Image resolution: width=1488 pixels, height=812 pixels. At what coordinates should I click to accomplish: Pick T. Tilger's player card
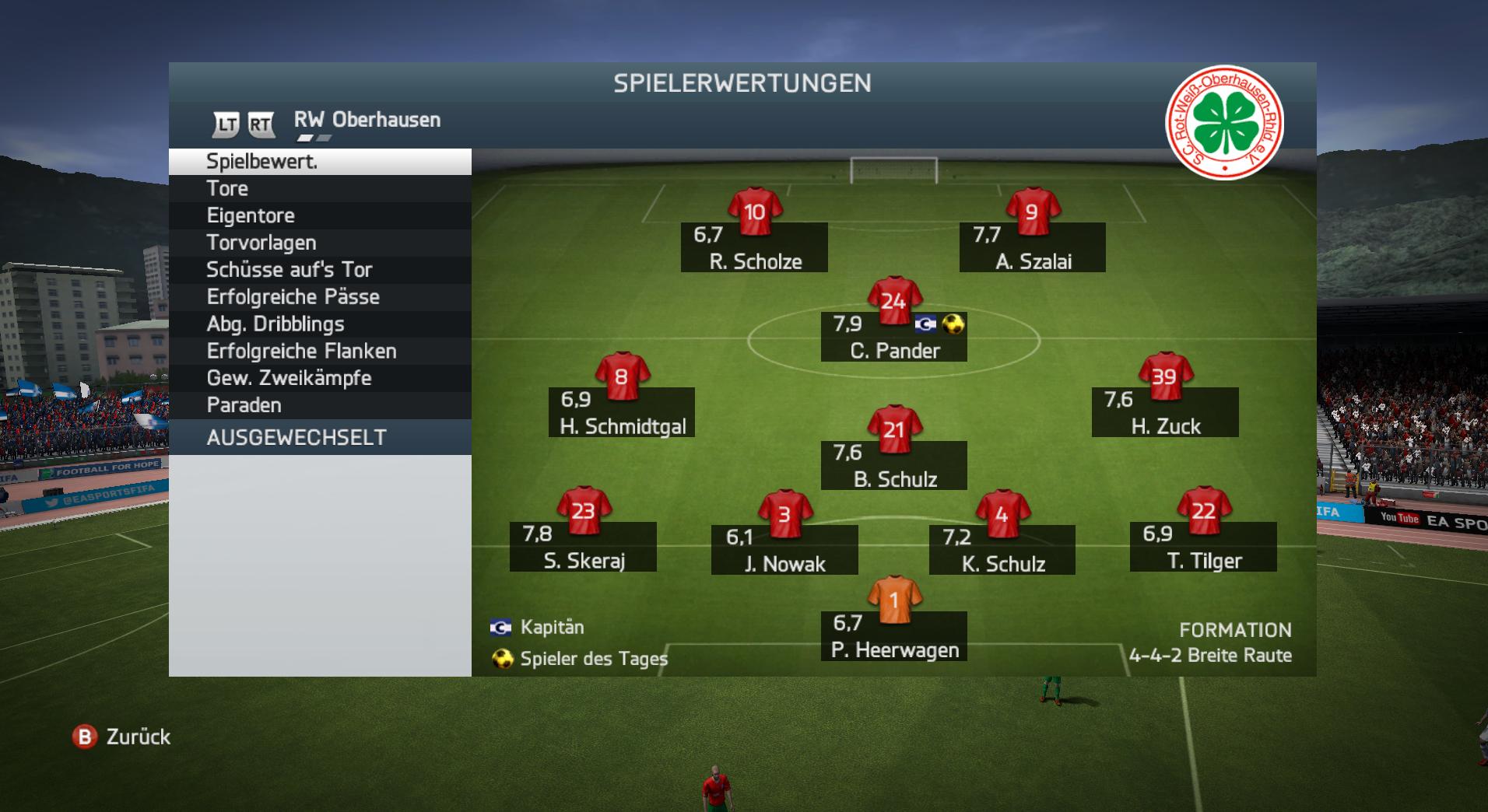click(x=1203, y=547)
